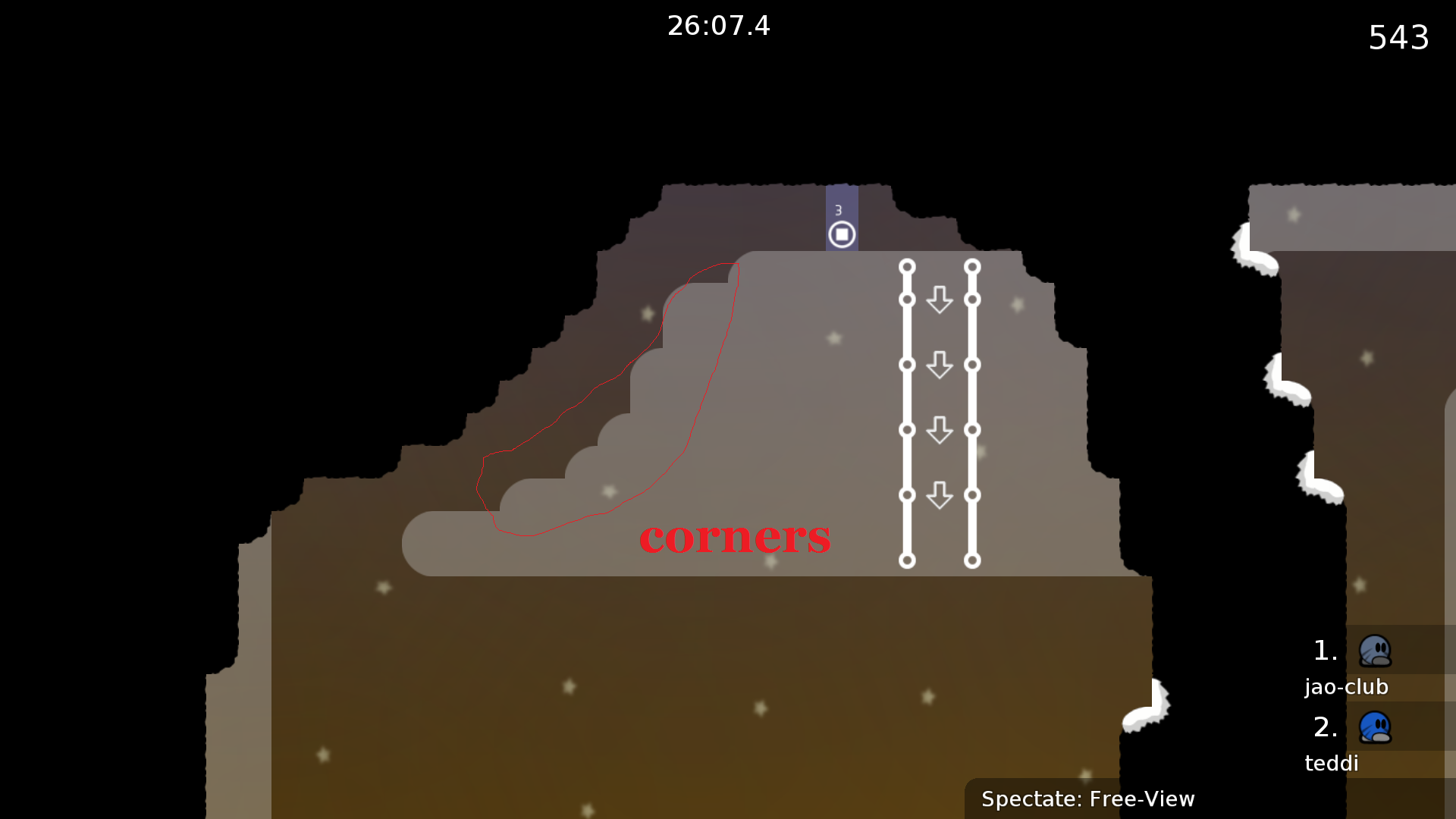Select the checkpoint 3 stop icon
Viewport: 1456px width, 819px height.
click(x=842, y=234)
